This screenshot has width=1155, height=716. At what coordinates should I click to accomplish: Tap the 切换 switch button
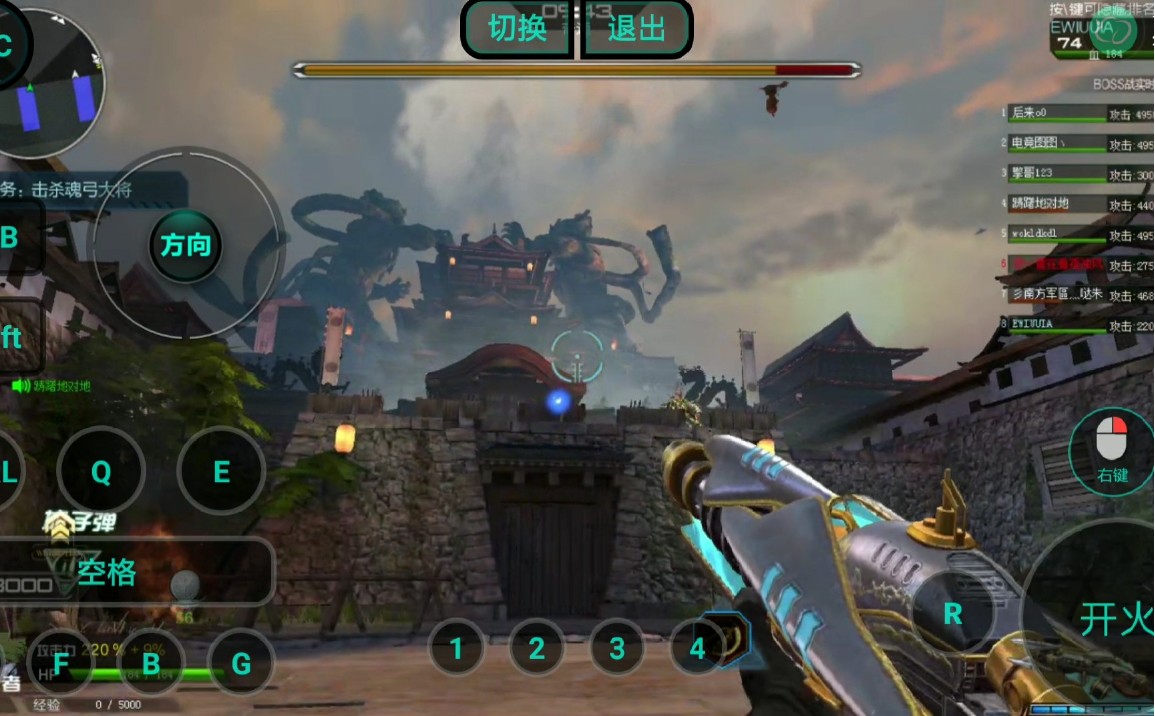517,28
